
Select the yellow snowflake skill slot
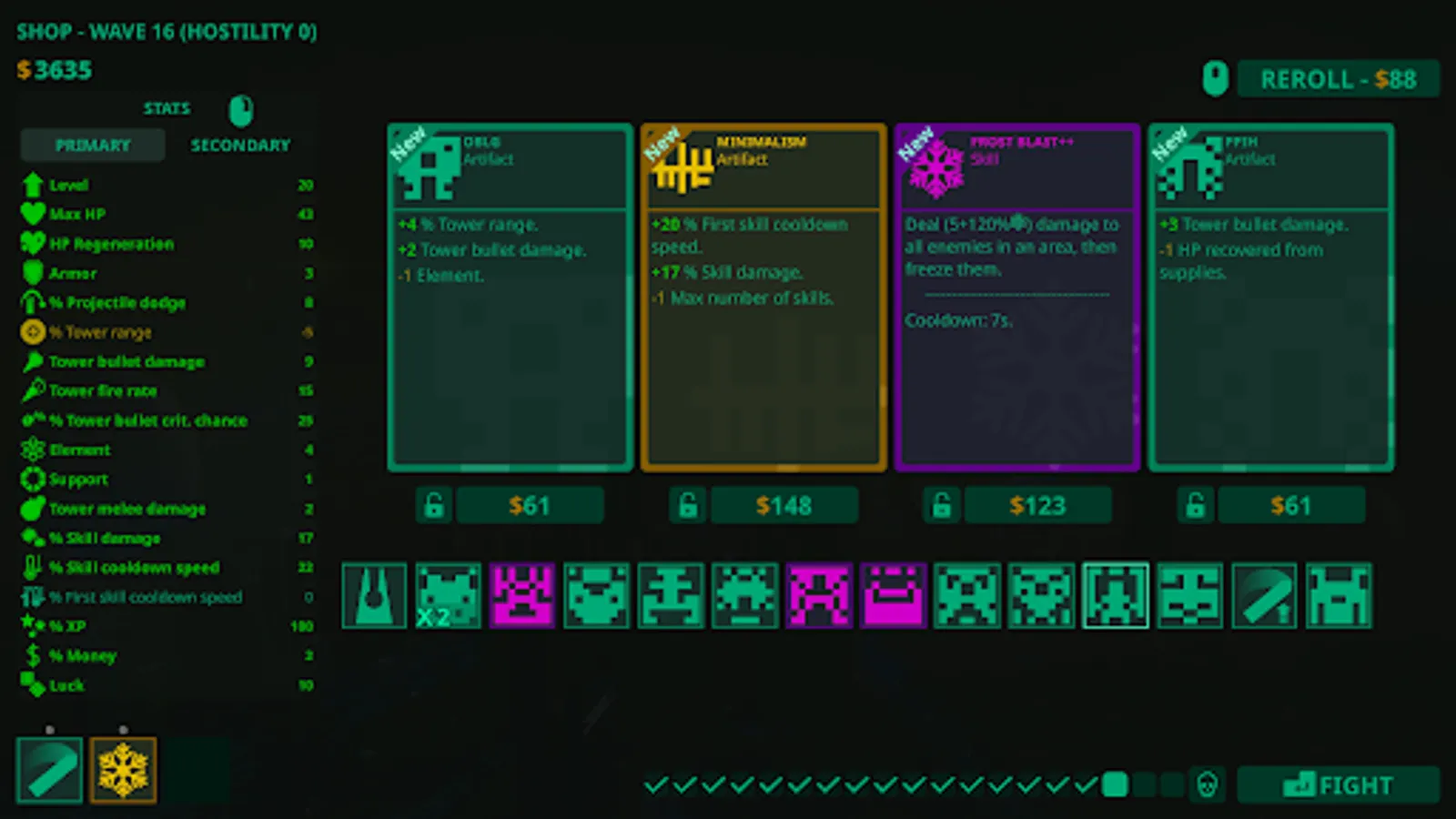point(124,770)
